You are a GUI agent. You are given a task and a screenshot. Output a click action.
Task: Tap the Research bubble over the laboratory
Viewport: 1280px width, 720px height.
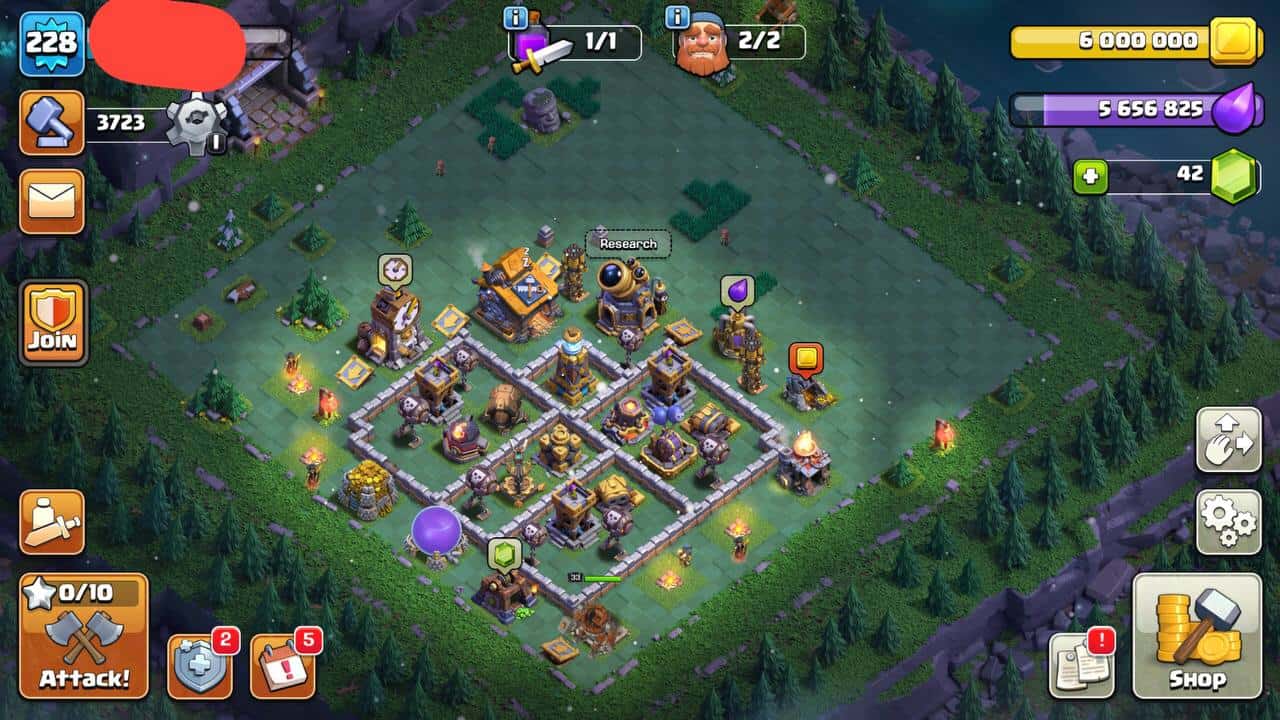tap(628, 244)
